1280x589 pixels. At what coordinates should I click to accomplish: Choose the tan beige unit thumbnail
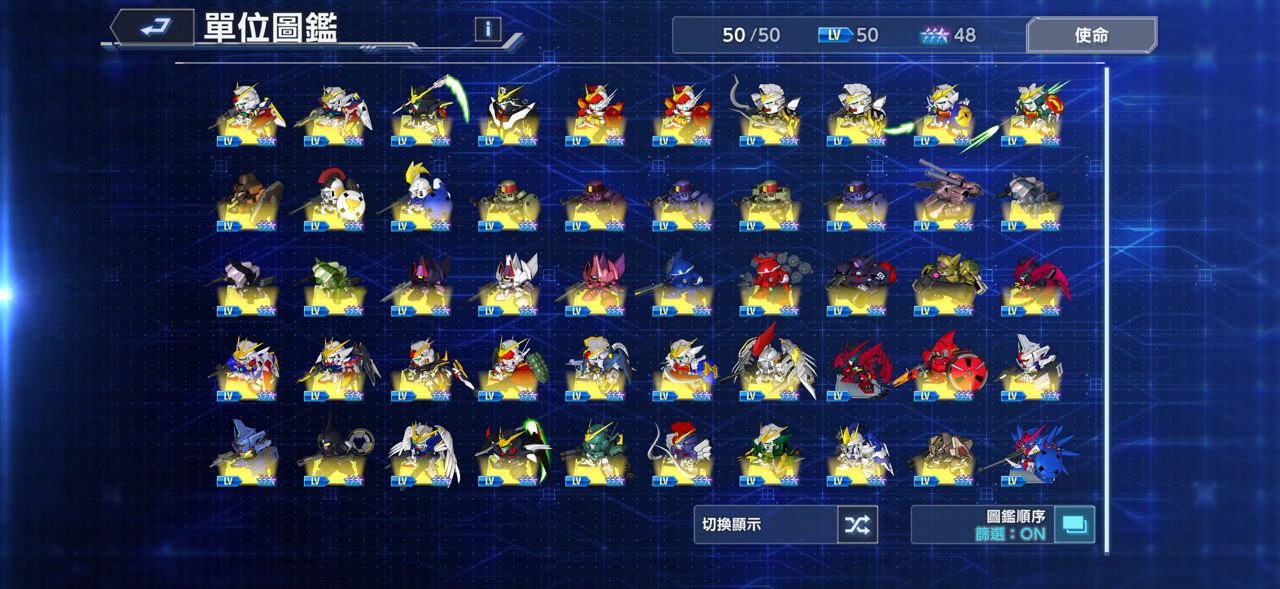pyautogui.click(x=943, y=455)
